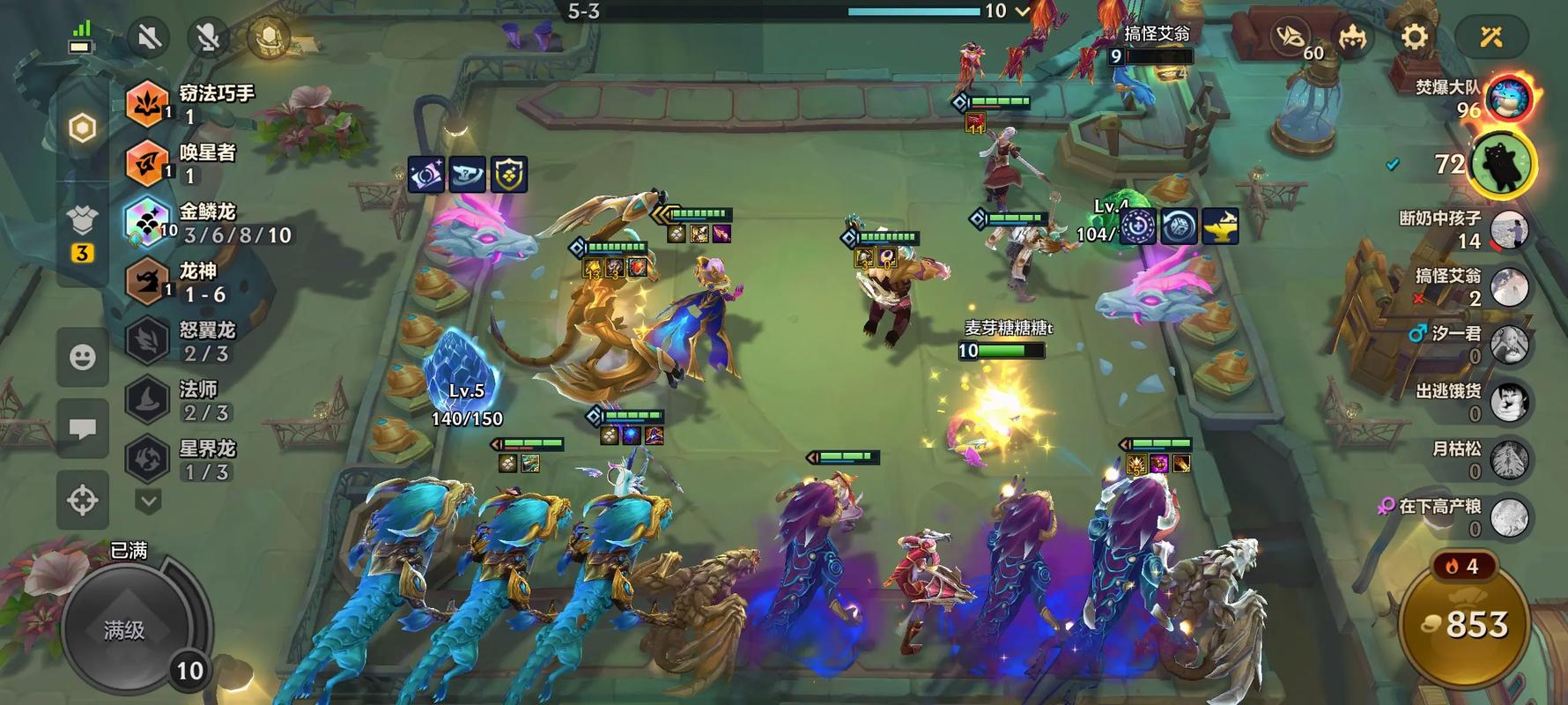Click the 满级 max level button

point(124,629)
